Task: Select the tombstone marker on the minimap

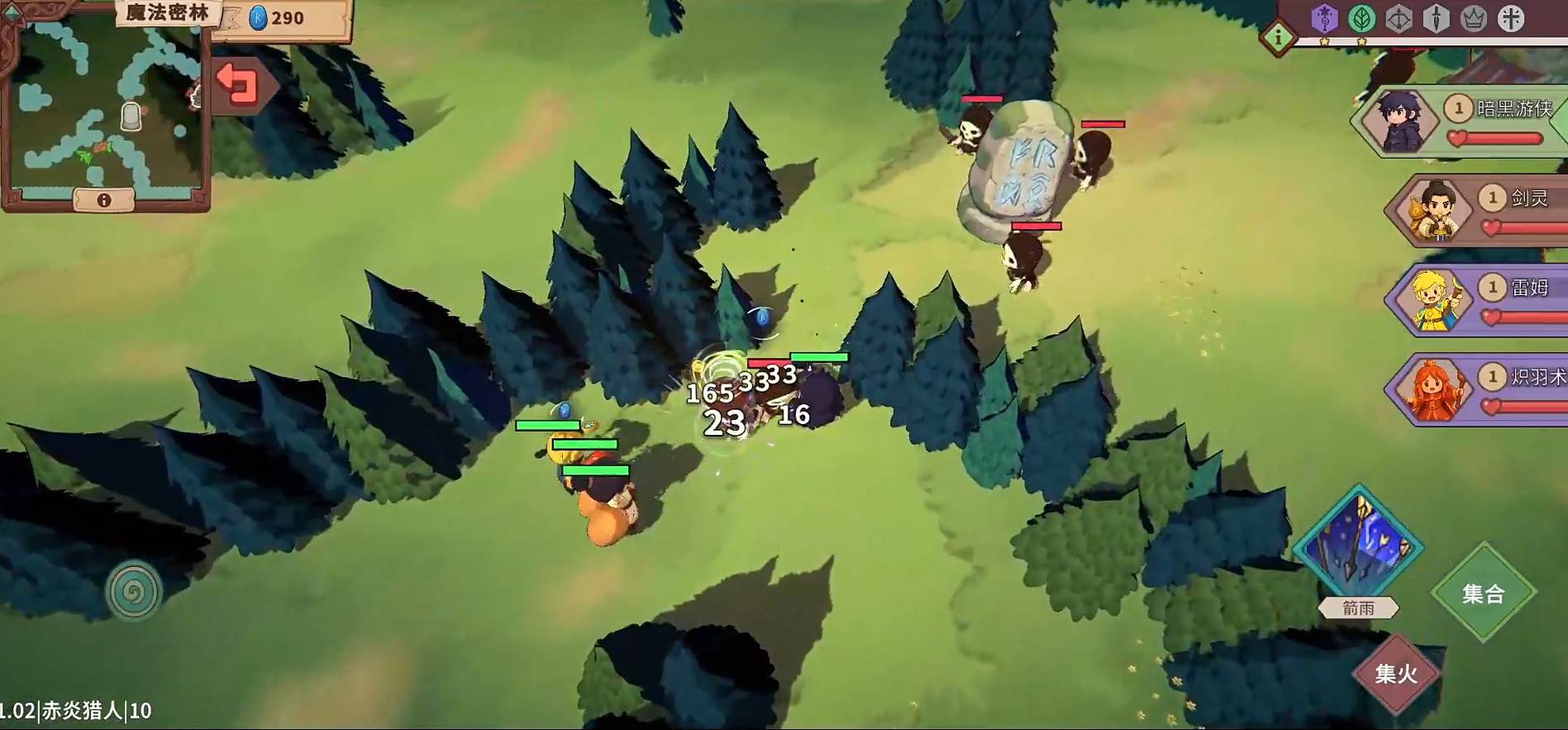Action: click(131, 117)
